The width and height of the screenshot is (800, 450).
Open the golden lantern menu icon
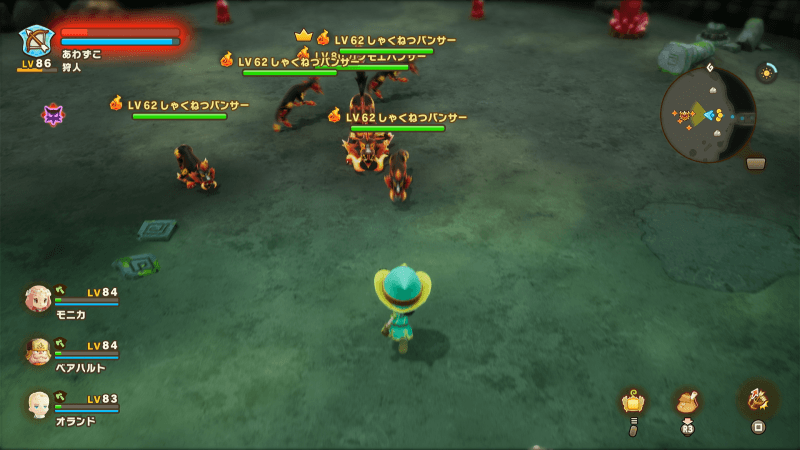pyautogui.click(x=633, y=402)
